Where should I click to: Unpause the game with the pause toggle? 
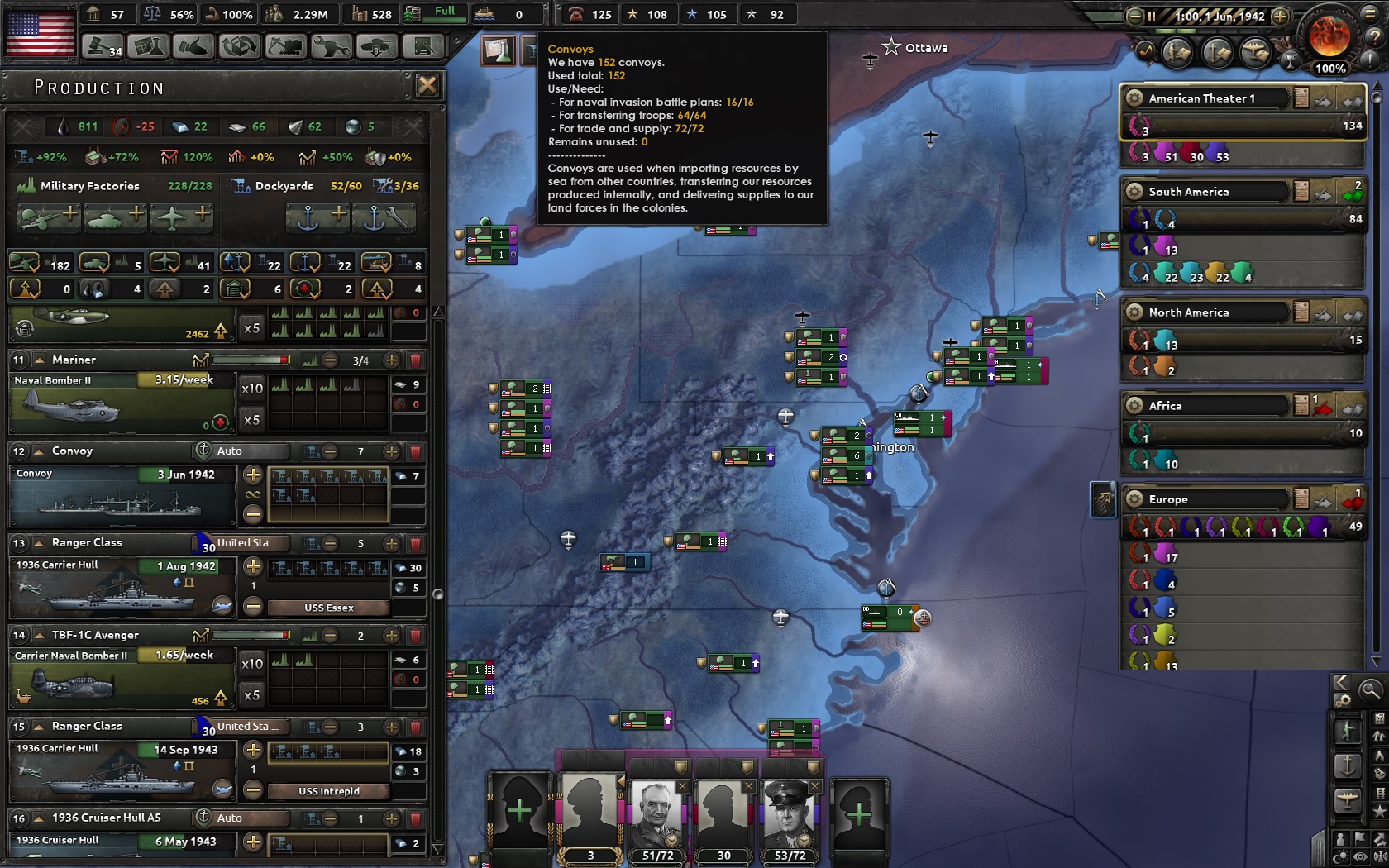[1153, 14]
